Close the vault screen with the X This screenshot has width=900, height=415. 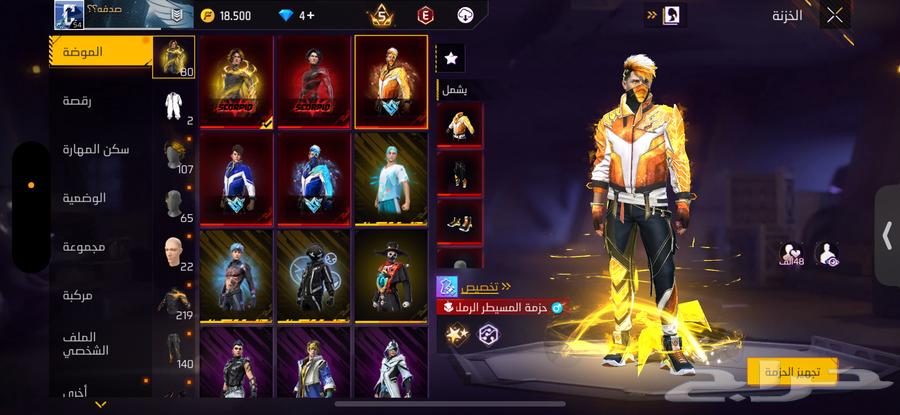pyautogui.click(x=835, y=15)
